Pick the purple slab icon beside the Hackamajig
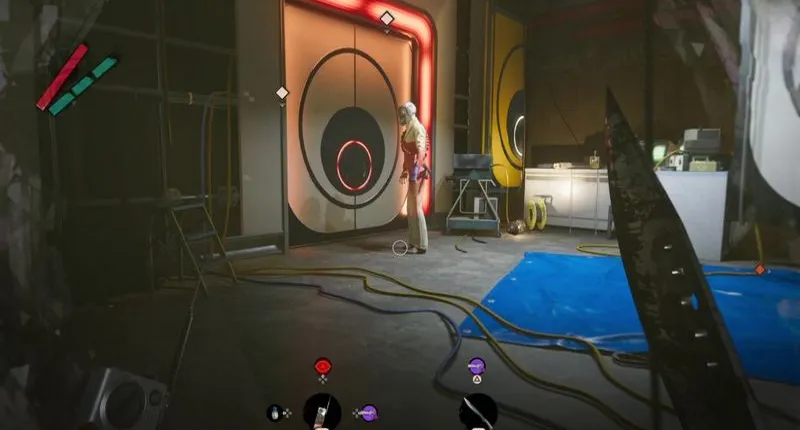 368,411
